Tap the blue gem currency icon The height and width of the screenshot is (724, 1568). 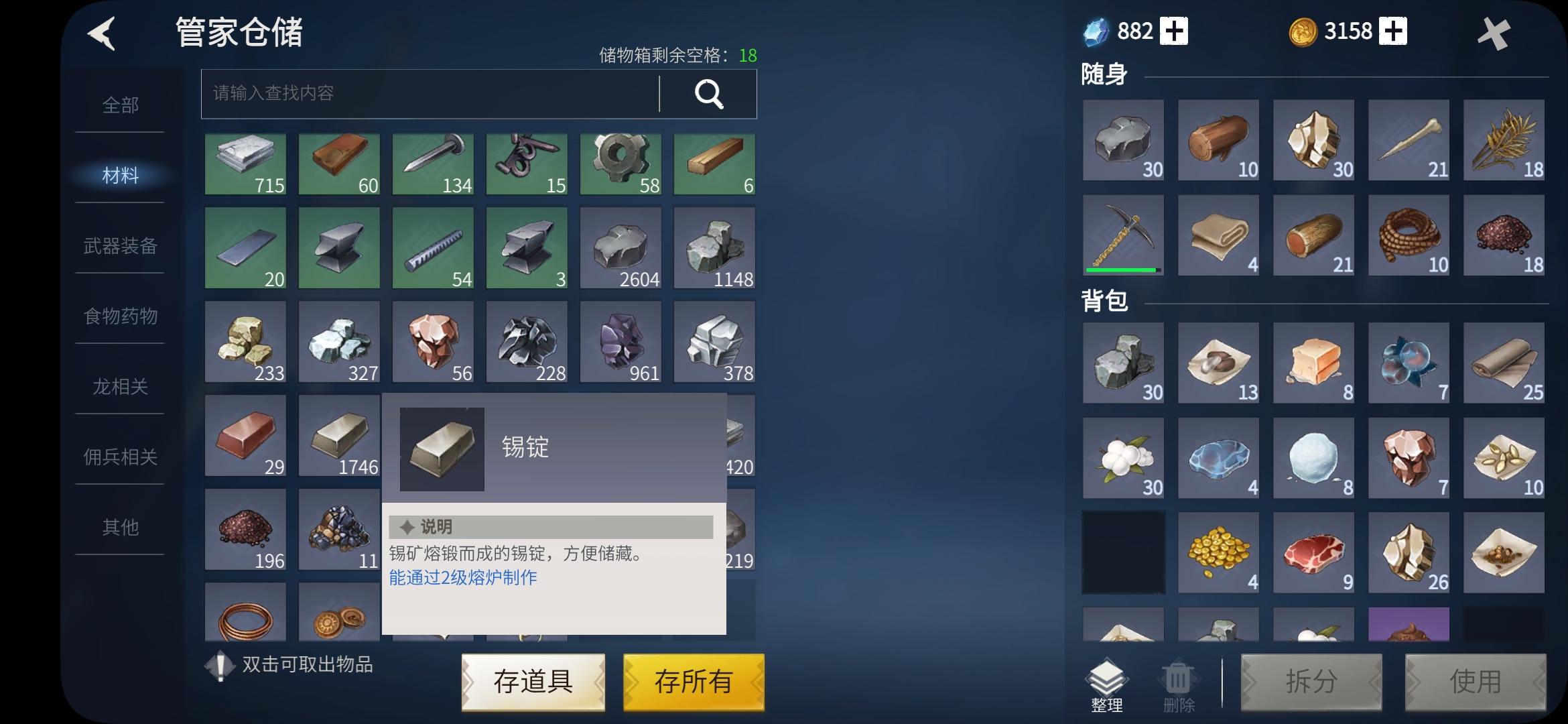click(x=1098, y=30)
